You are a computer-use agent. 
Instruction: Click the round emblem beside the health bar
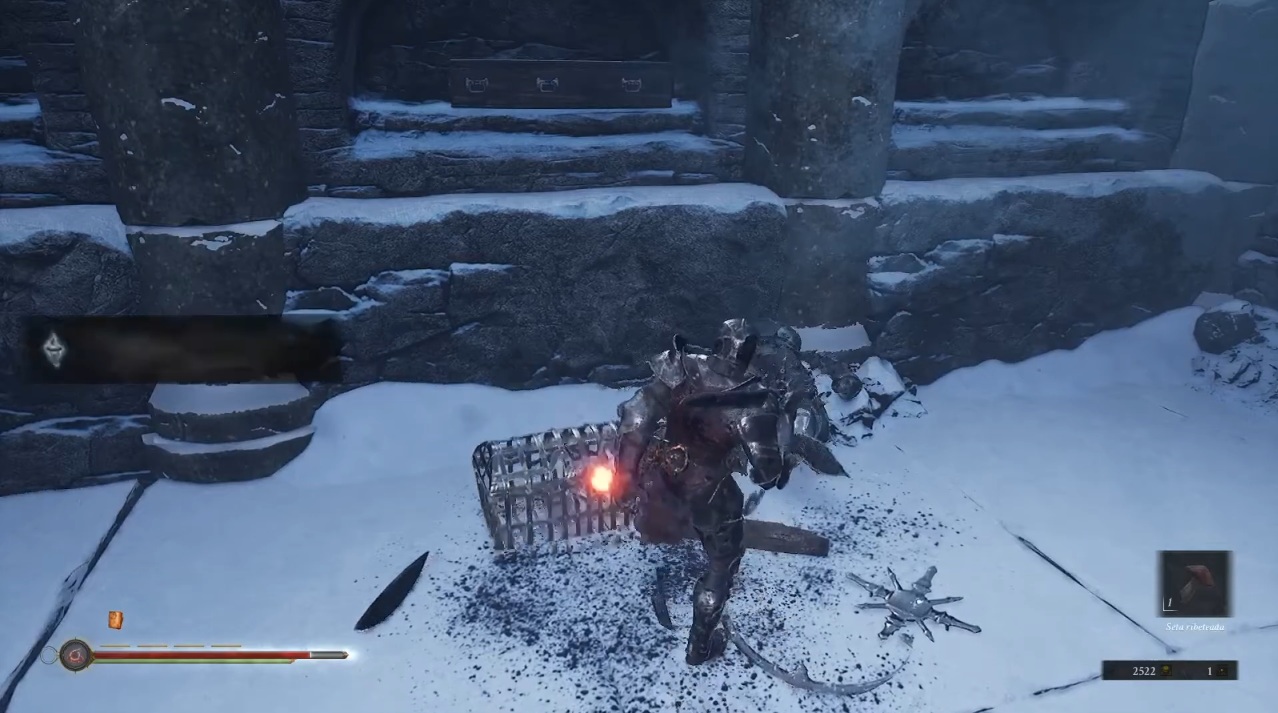pyautogui.click(x=75, y=655)
